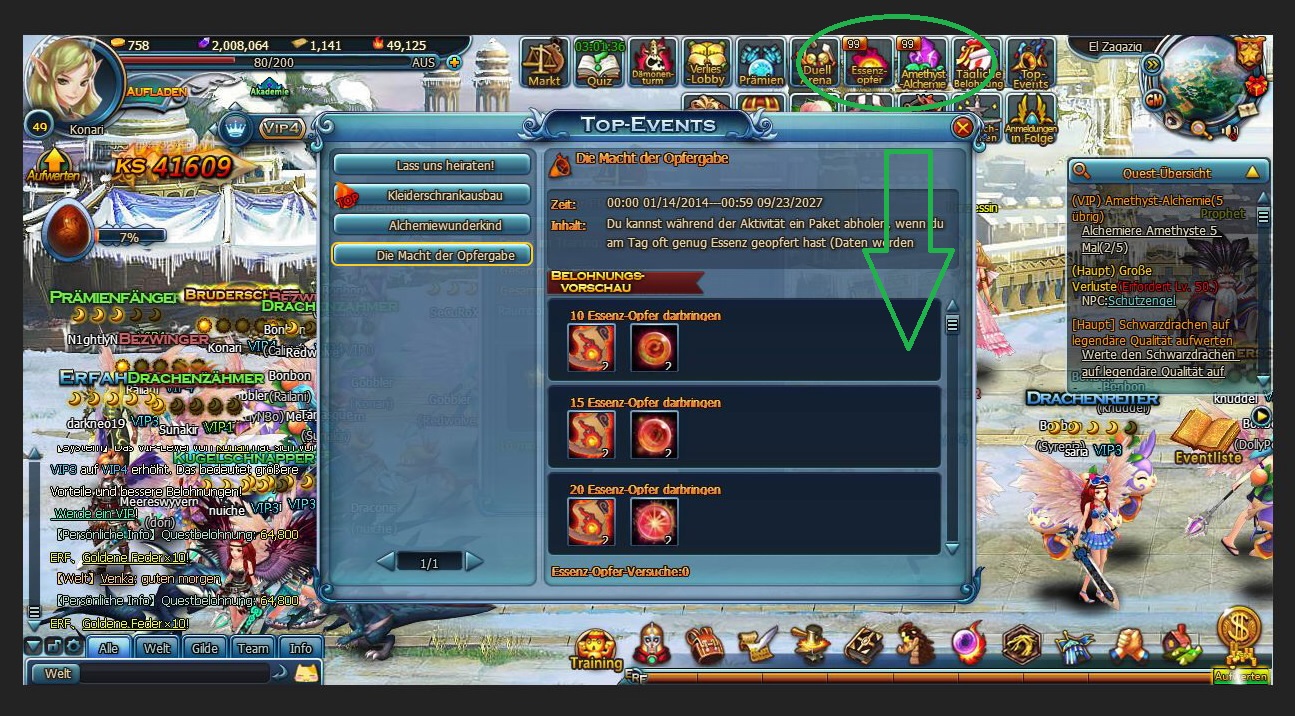
Task: Switch chat to the Team tab
Action: (x=253, y=648)
